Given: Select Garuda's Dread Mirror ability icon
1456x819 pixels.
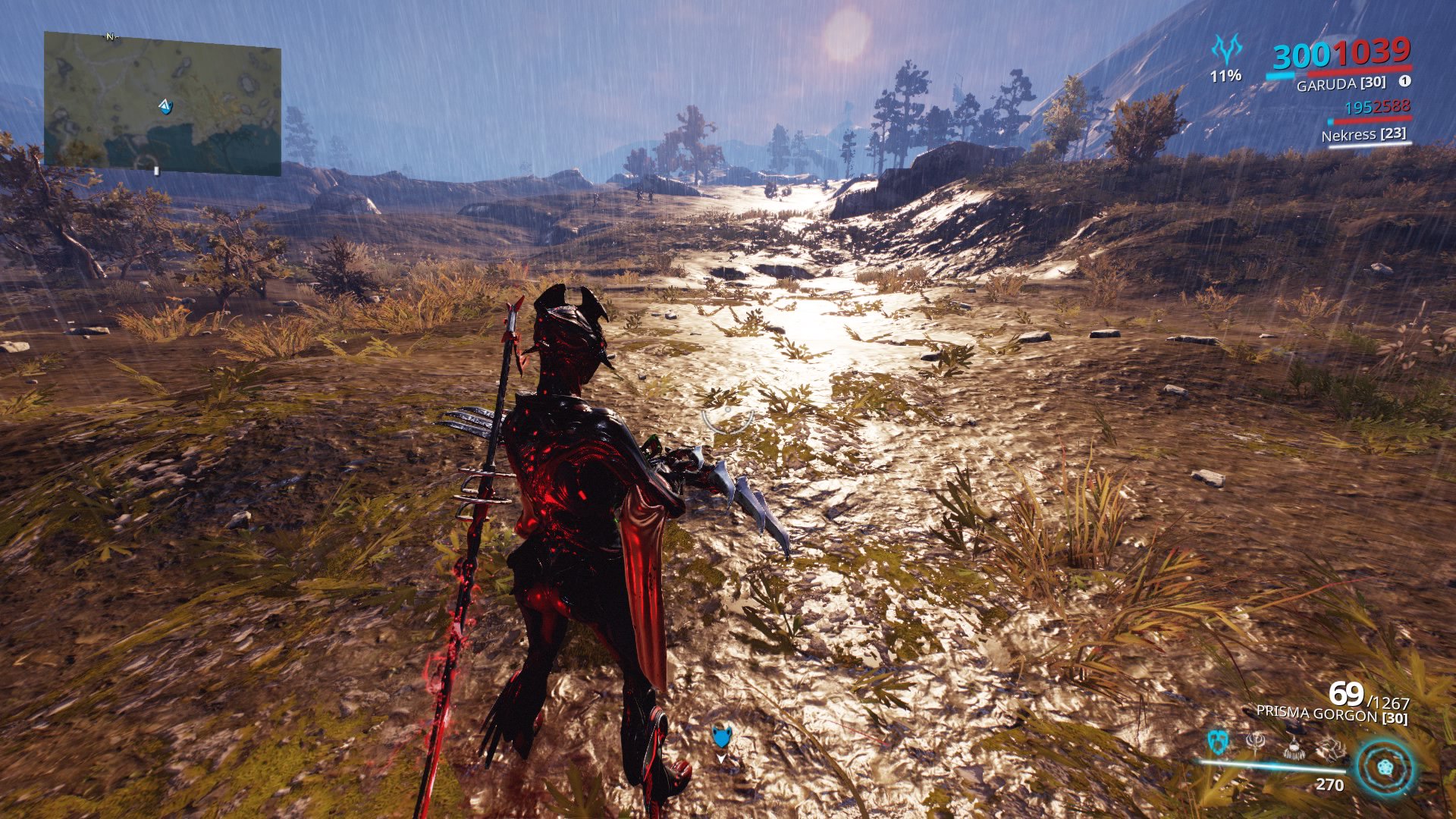Looking at the screenshot, I should tap(1217, 740).
